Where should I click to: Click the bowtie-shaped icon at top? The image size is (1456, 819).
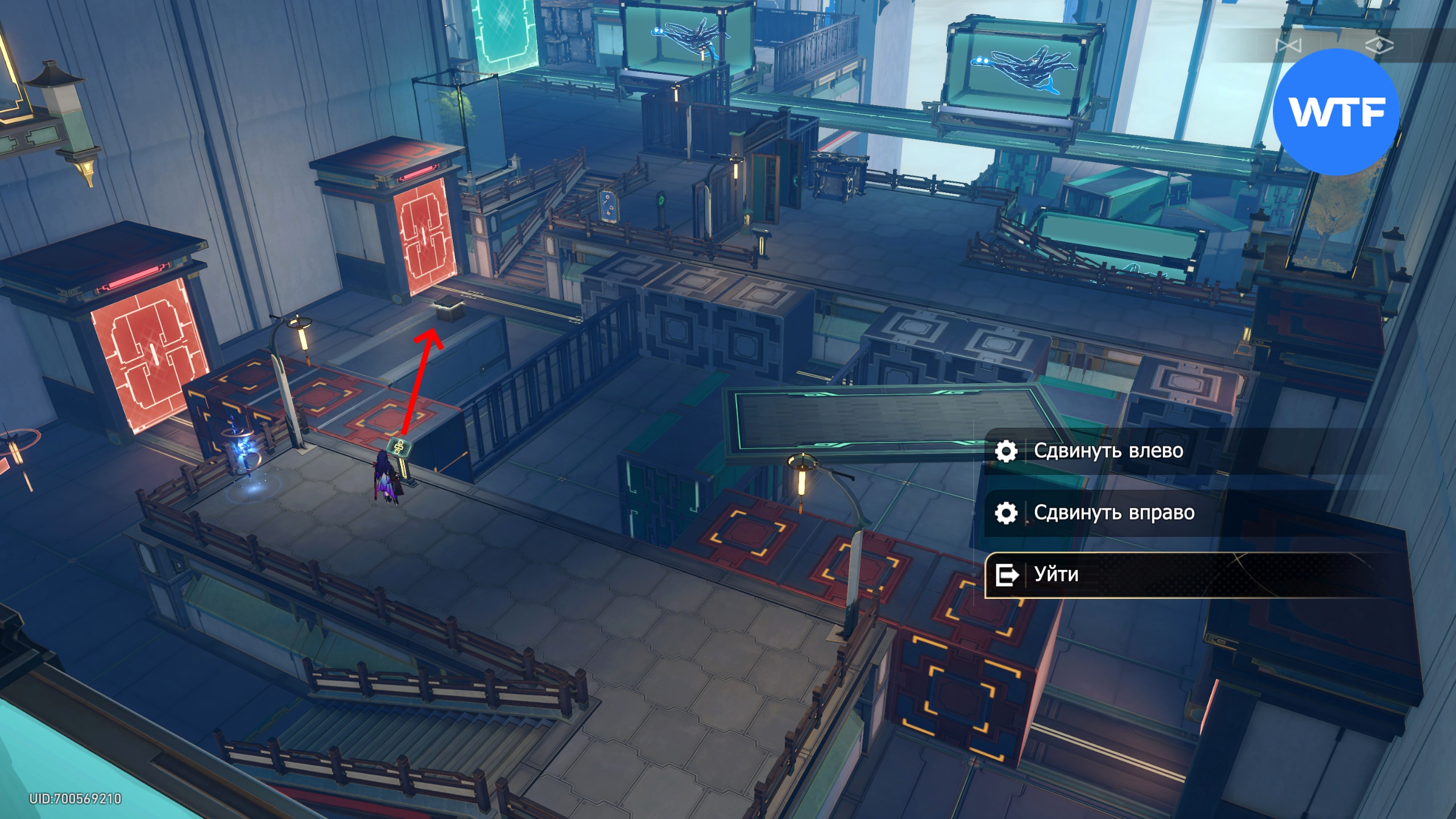click(1288, 45)
